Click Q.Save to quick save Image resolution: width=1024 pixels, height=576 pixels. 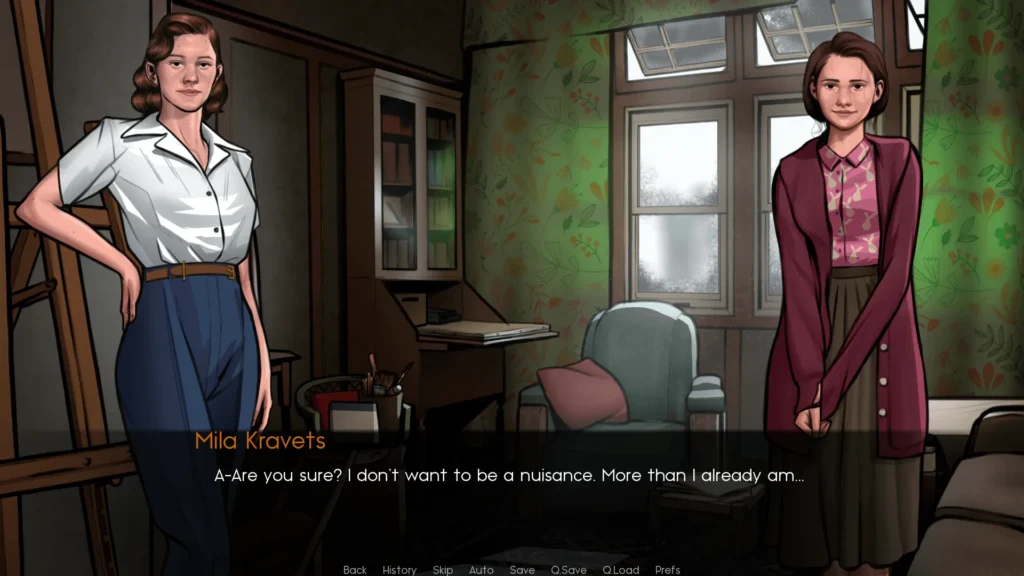point(569,570)
